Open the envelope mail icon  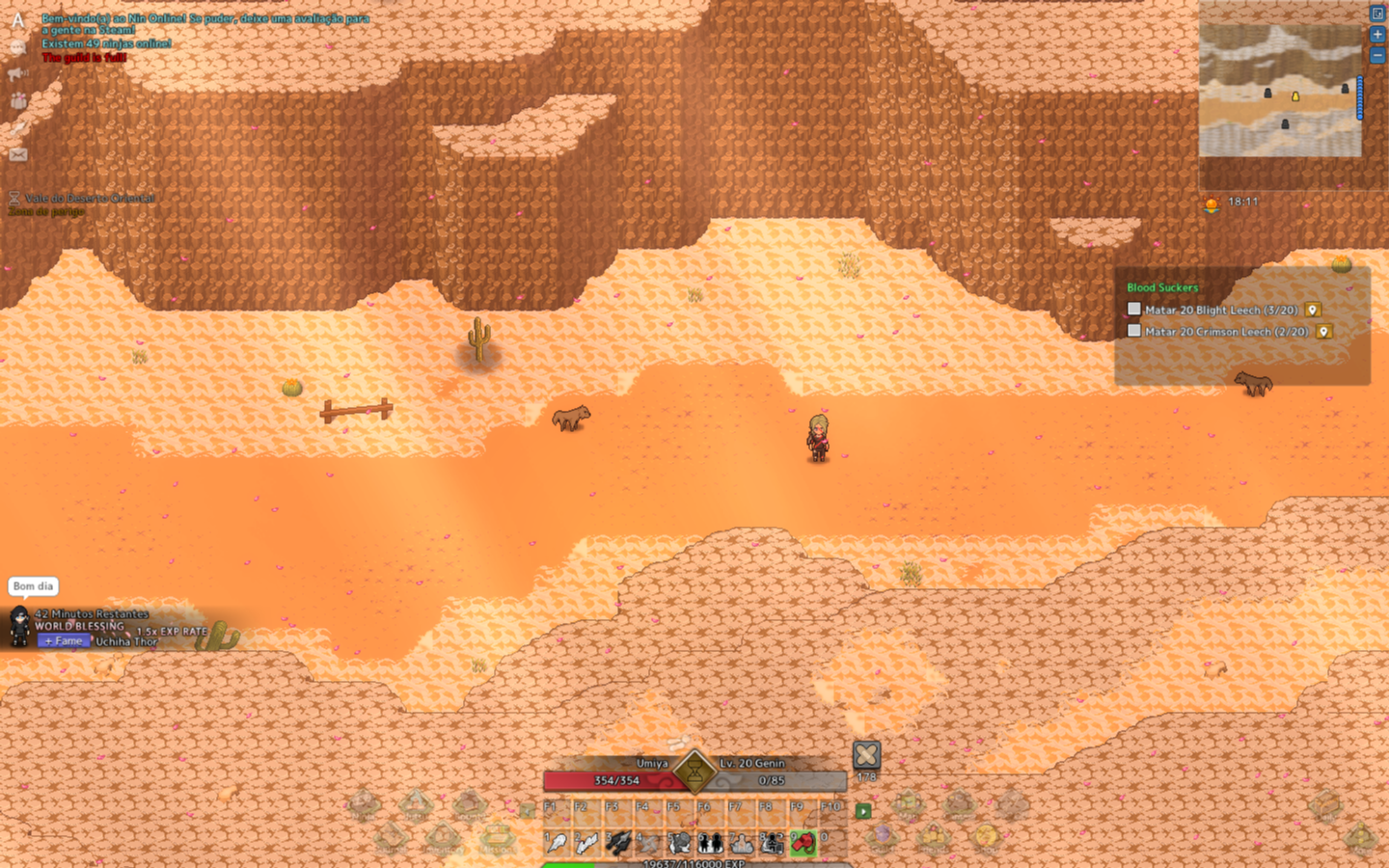point(18,154)
